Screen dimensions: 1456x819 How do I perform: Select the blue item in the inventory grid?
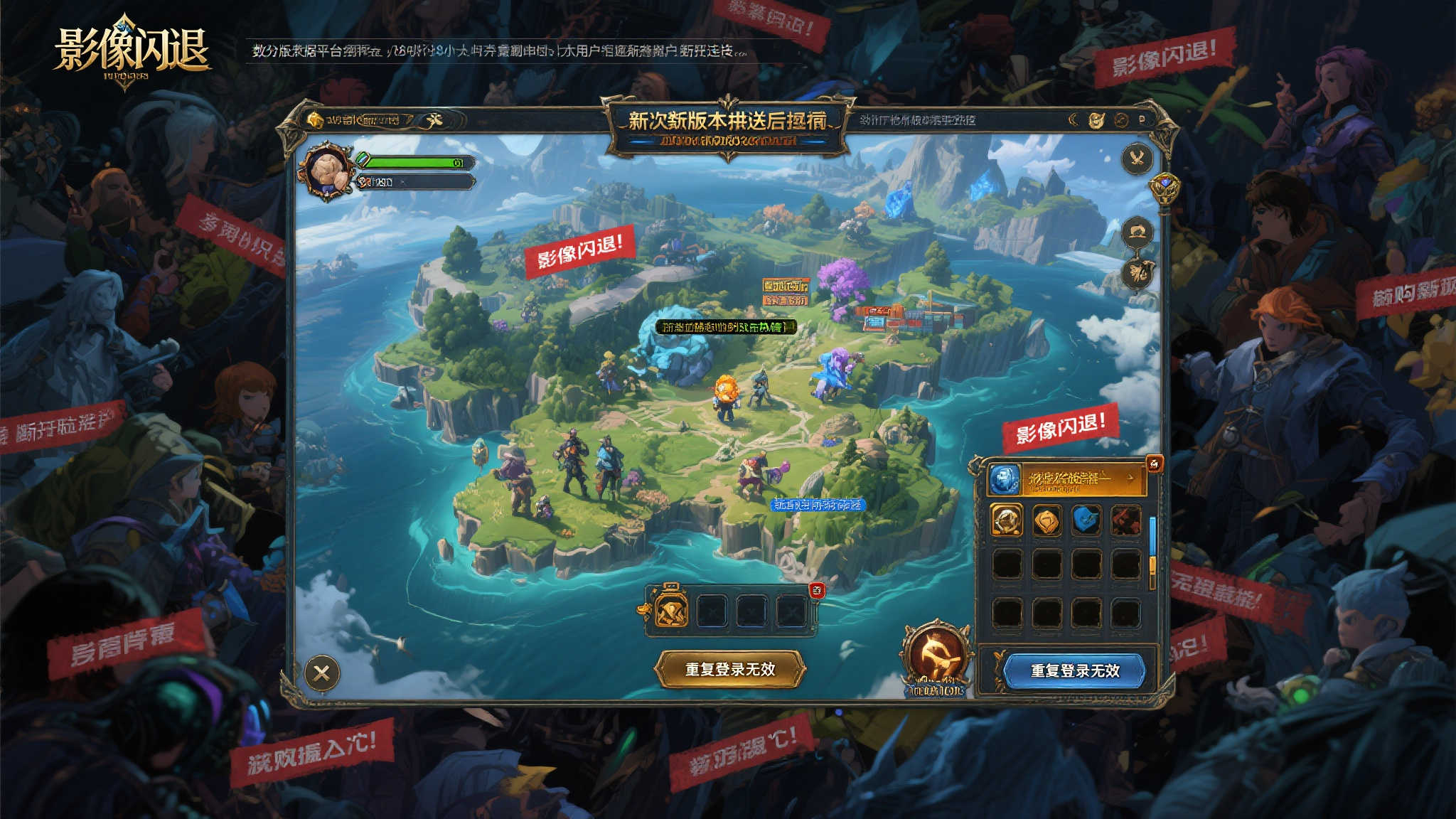pos(1086,520)
